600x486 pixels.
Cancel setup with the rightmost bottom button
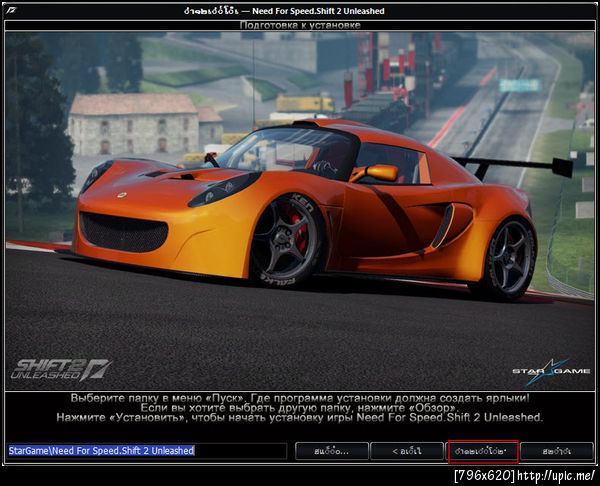557,451
